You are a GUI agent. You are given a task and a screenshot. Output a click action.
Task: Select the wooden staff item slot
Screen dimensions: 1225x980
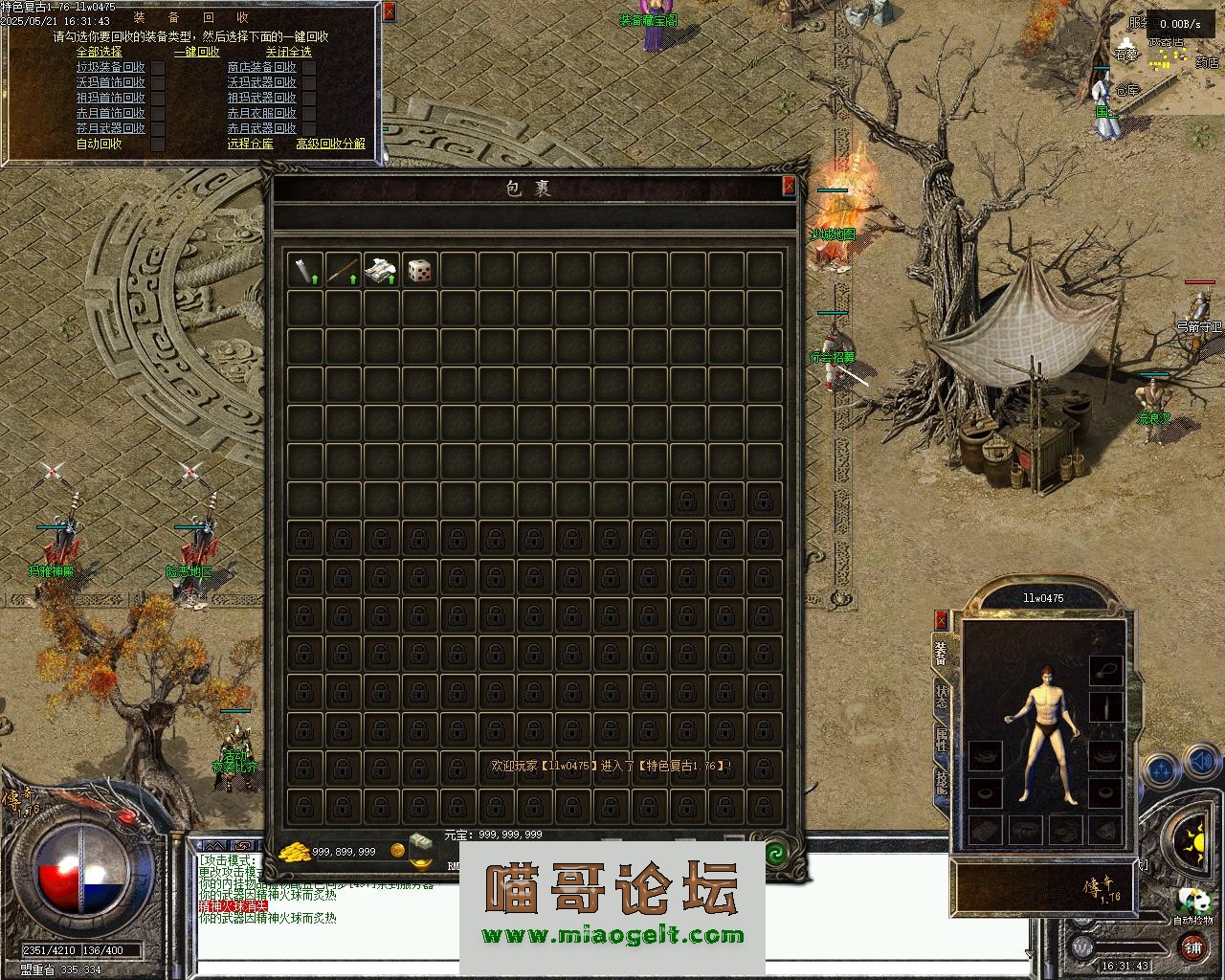[x=344, y=271]
